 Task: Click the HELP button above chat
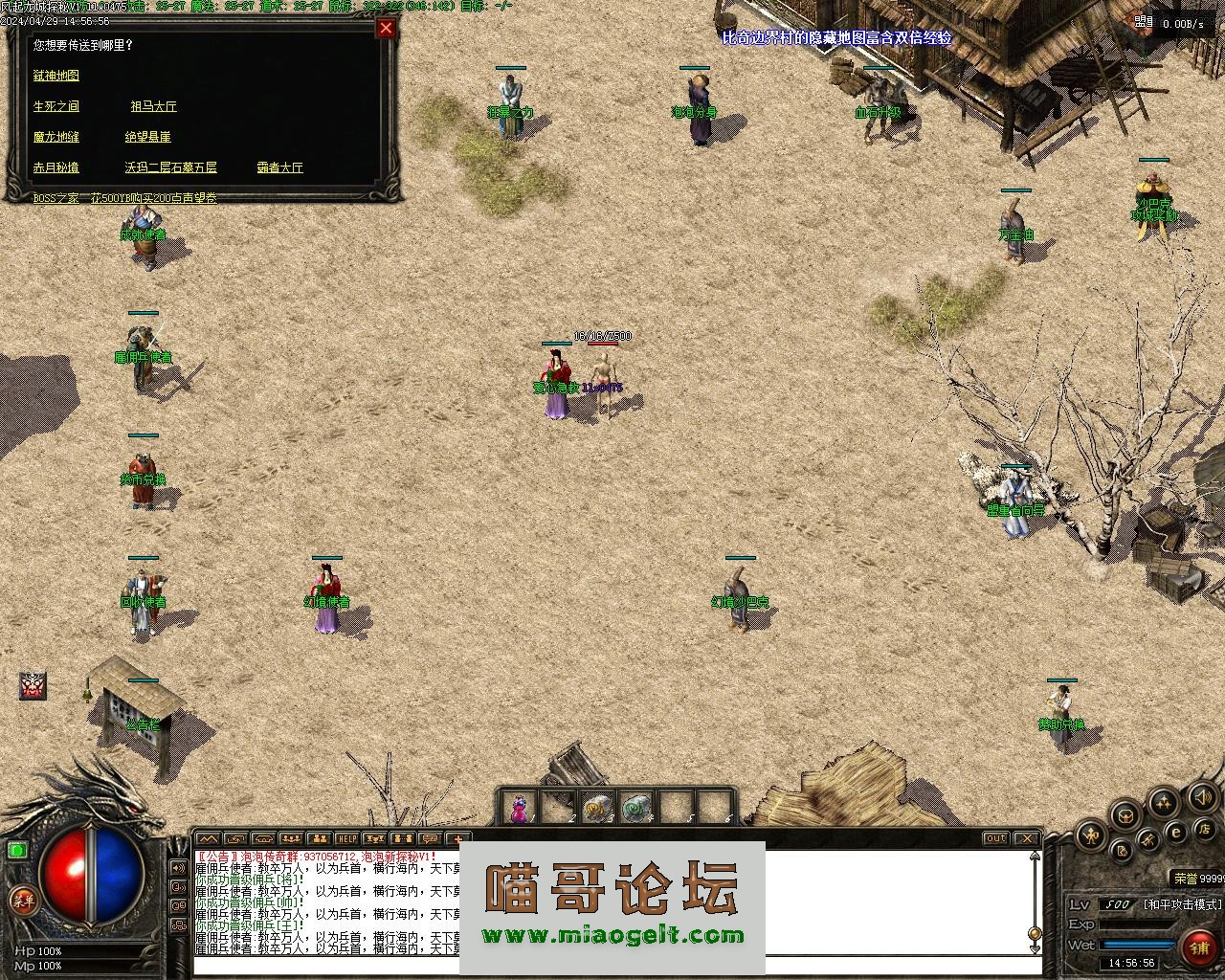tap(346, 838)
